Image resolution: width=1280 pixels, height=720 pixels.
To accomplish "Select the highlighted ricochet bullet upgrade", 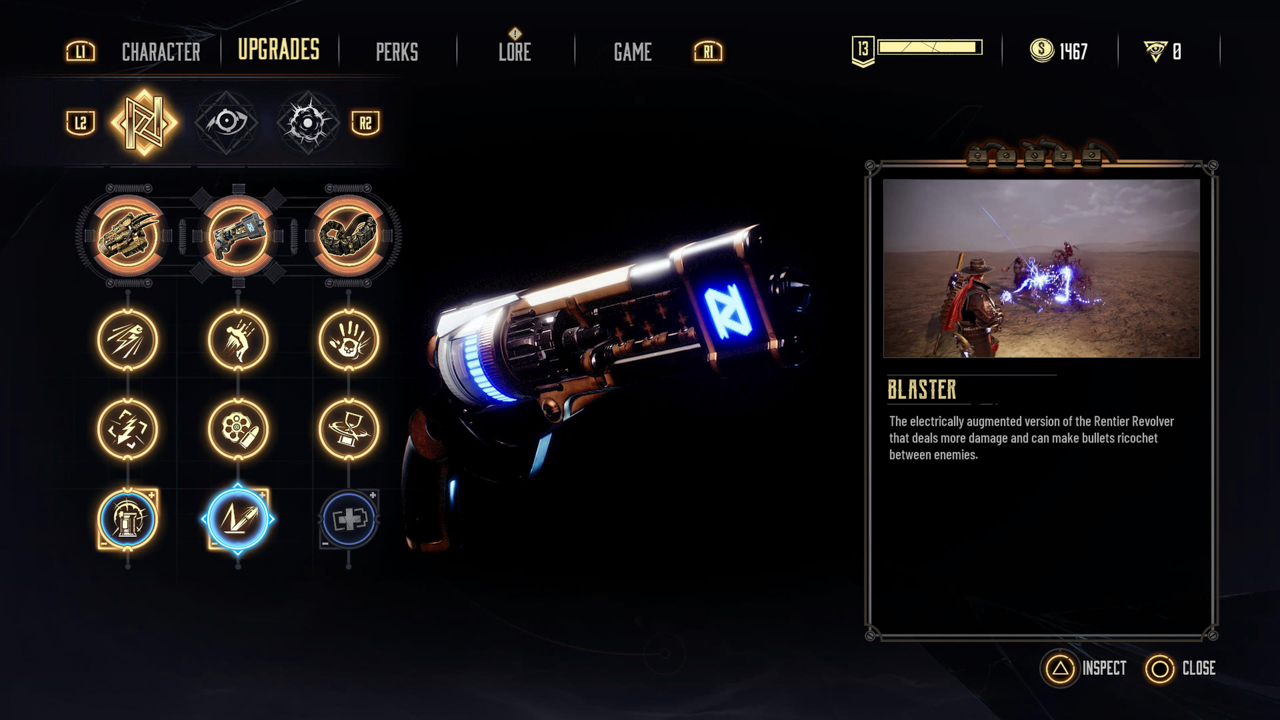I will pos(238,519).
